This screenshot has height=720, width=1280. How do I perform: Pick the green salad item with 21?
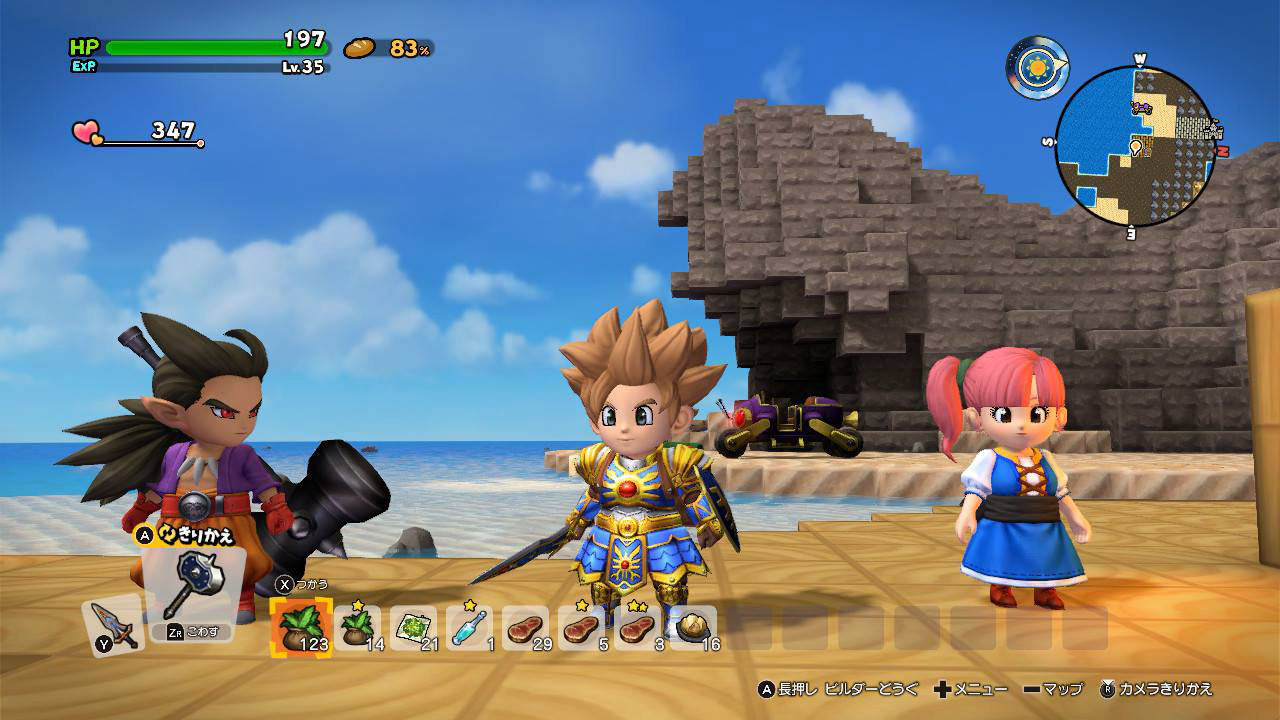pos(413,627)
